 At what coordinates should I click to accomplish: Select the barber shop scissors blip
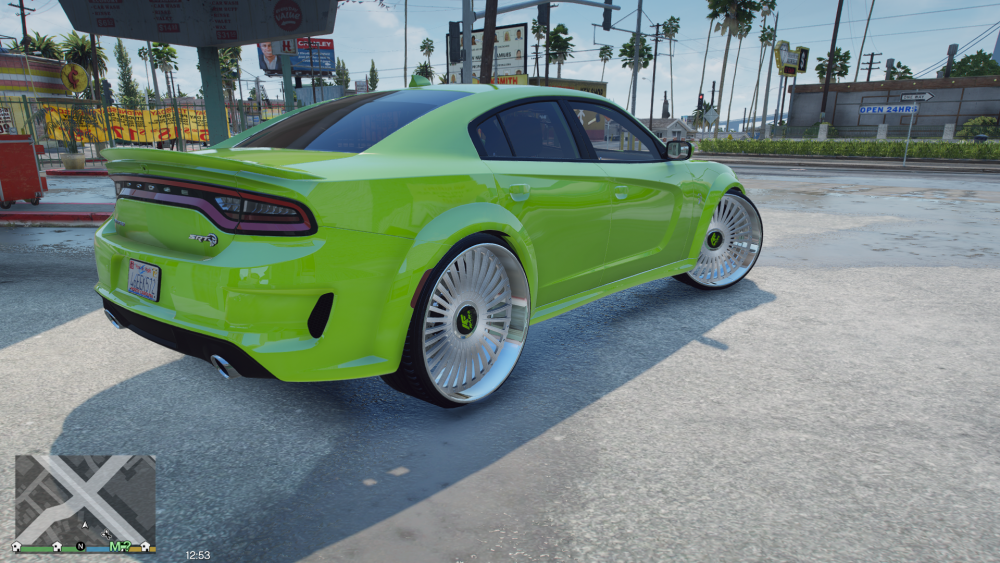pos(105,535)
